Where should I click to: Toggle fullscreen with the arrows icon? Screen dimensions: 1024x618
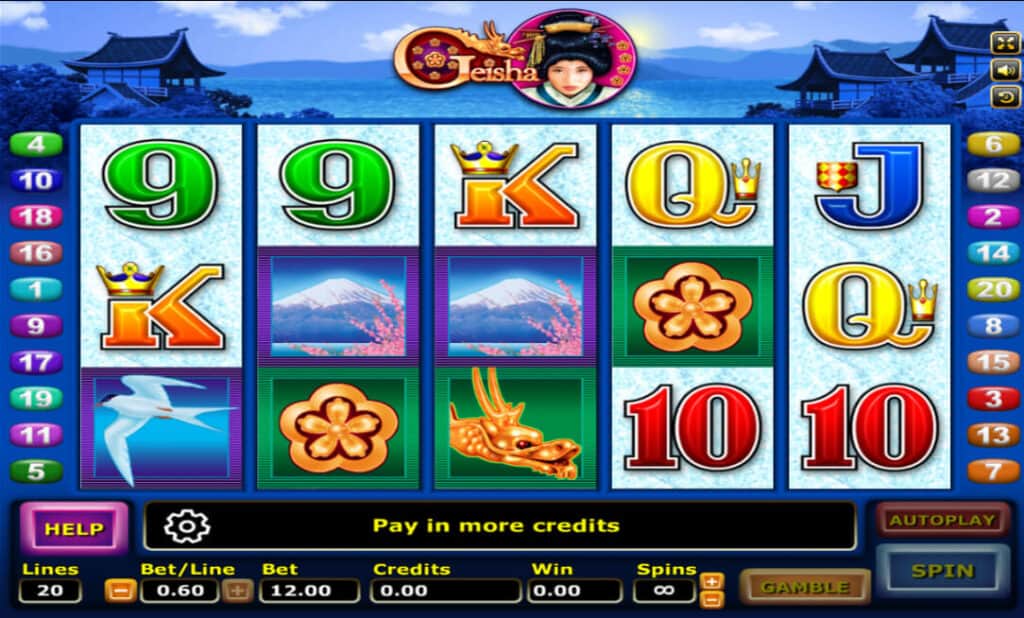point(1004,42)
